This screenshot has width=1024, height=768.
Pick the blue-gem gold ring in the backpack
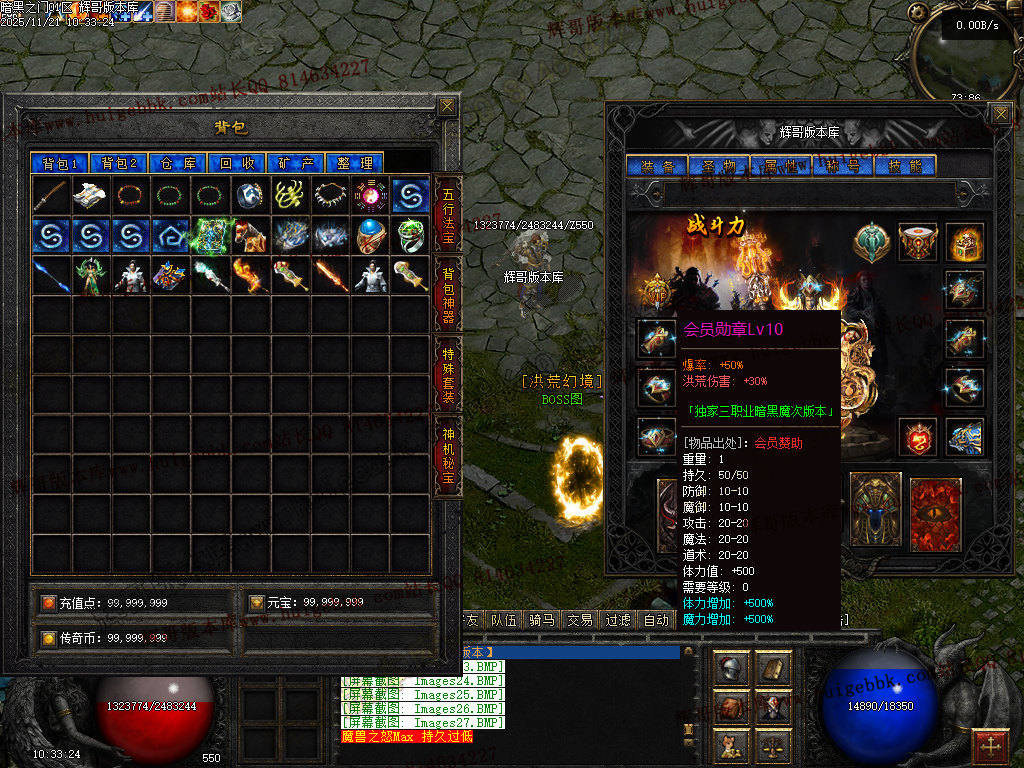click(370, 236)
